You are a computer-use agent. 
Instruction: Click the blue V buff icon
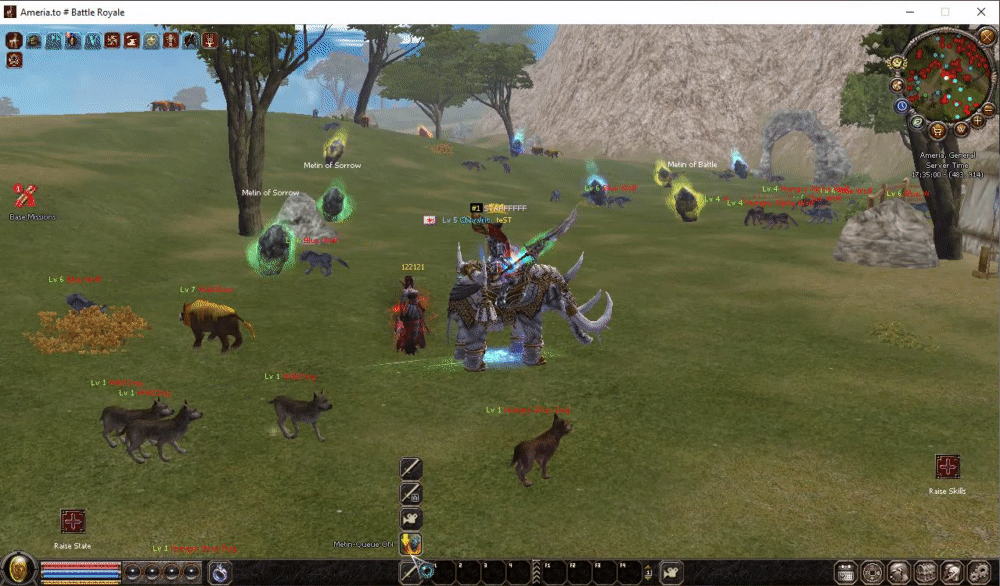[92, 41]
